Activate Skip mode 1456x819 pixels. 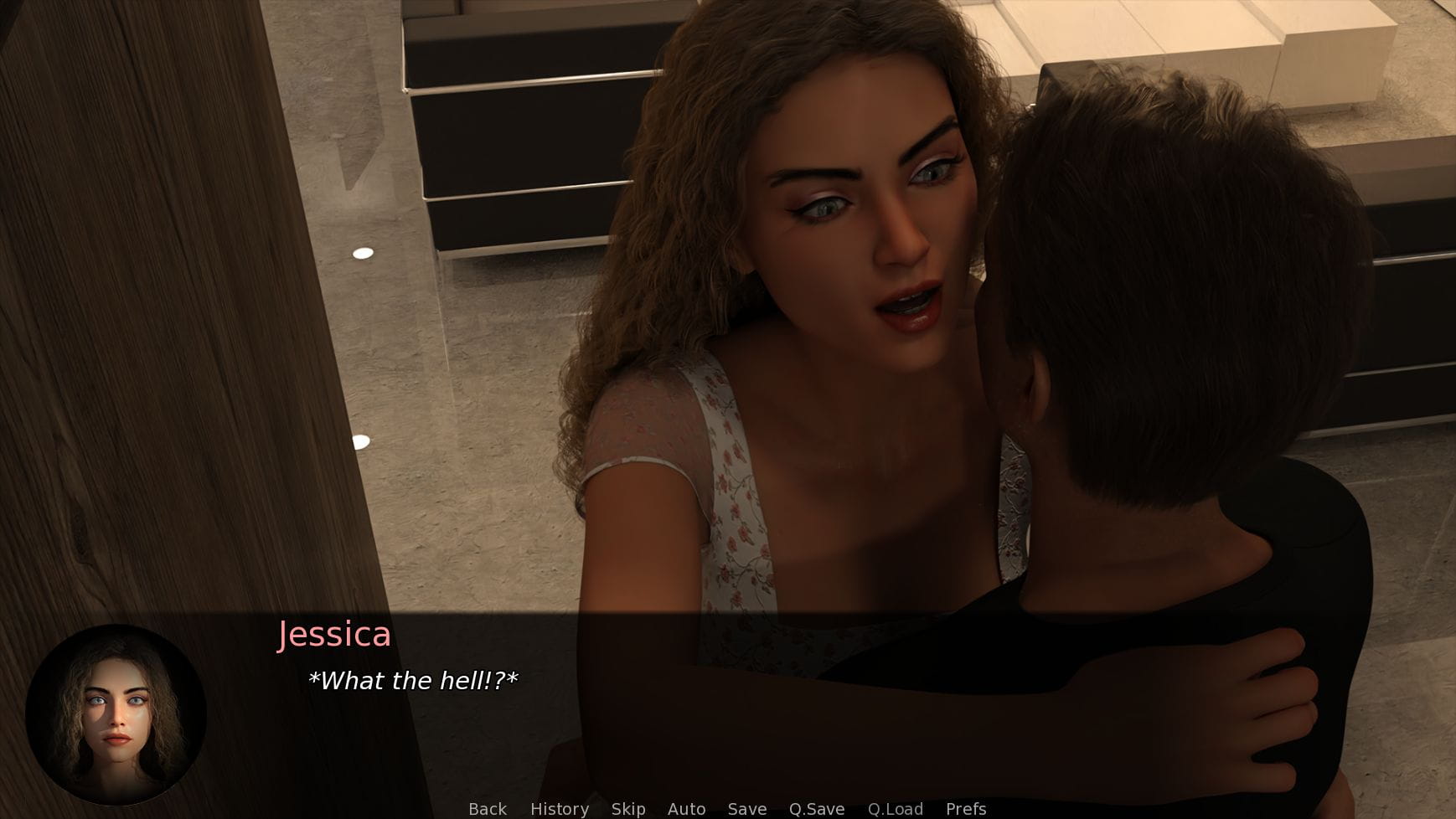coord(628,809)
